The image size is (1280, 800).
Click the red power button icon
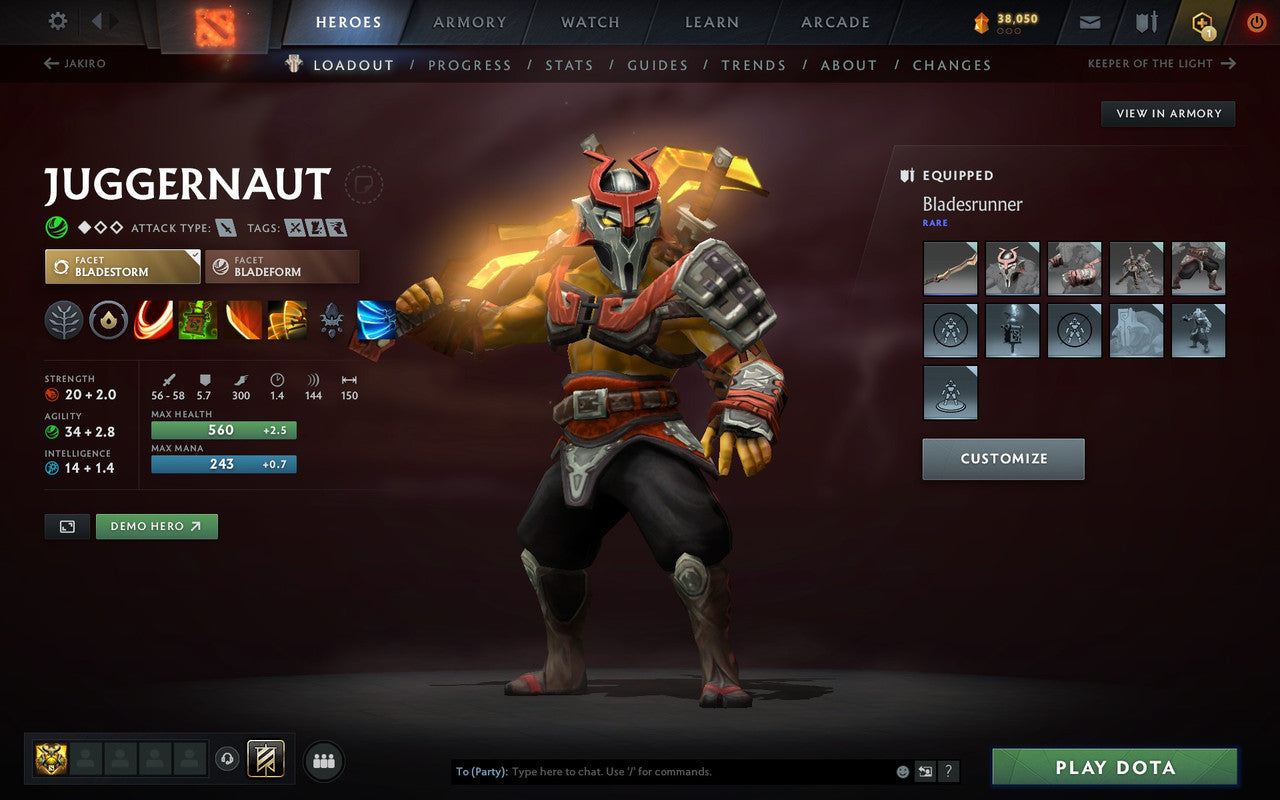click(1256, 22)
